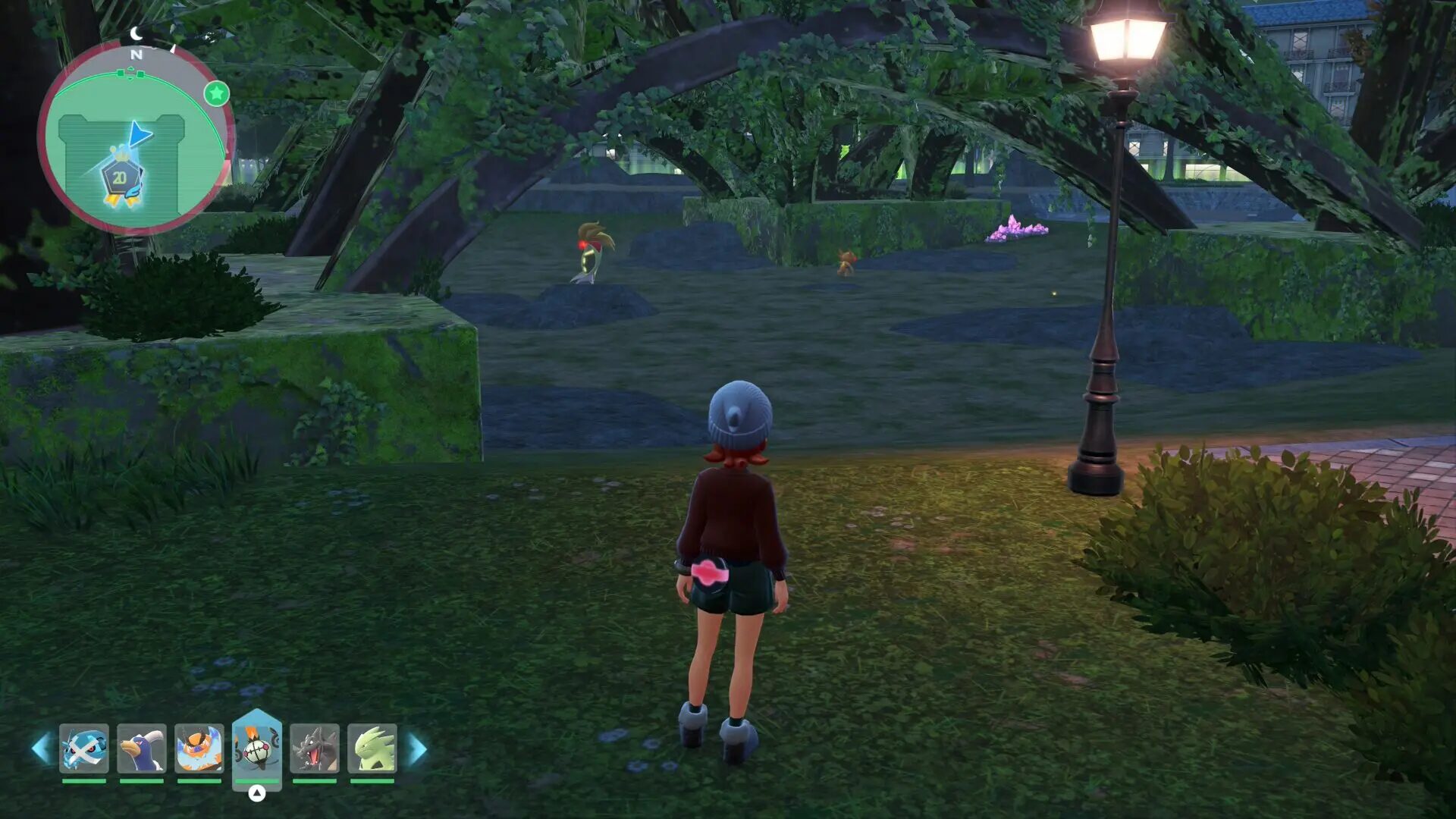
Task: Pick the orange Emboar party slot
Action: tap(199, 748)
